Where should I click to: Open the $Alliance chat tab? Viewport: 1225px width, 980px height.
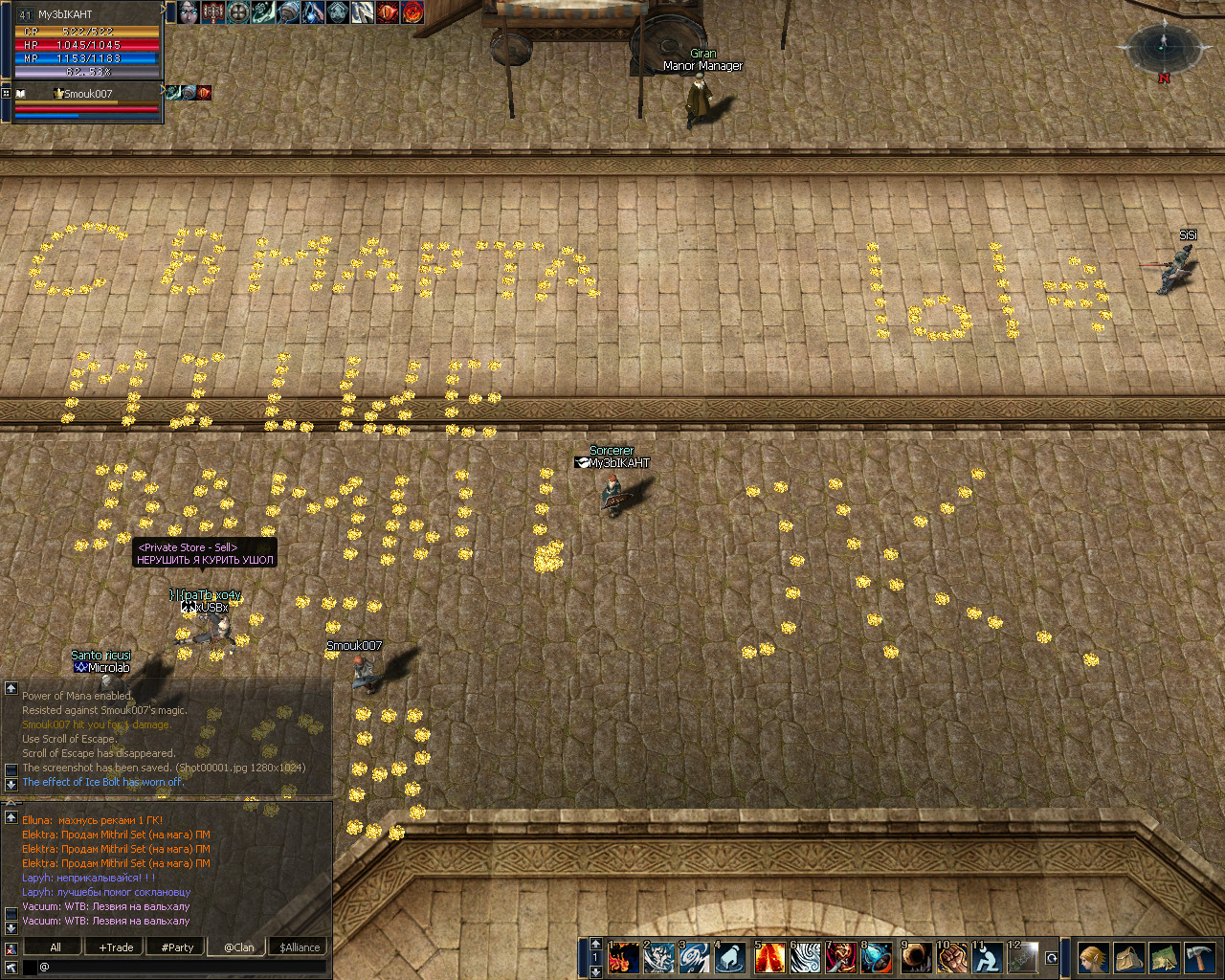pyautogui.click(x=300, y=947)
